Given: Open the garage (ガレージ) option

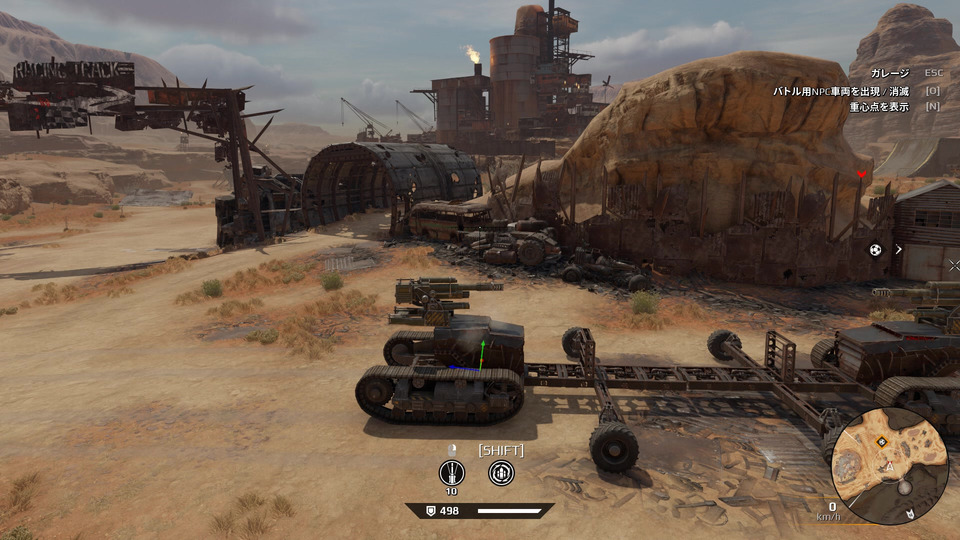Looking at the screenshot, I should click(889, 73).
